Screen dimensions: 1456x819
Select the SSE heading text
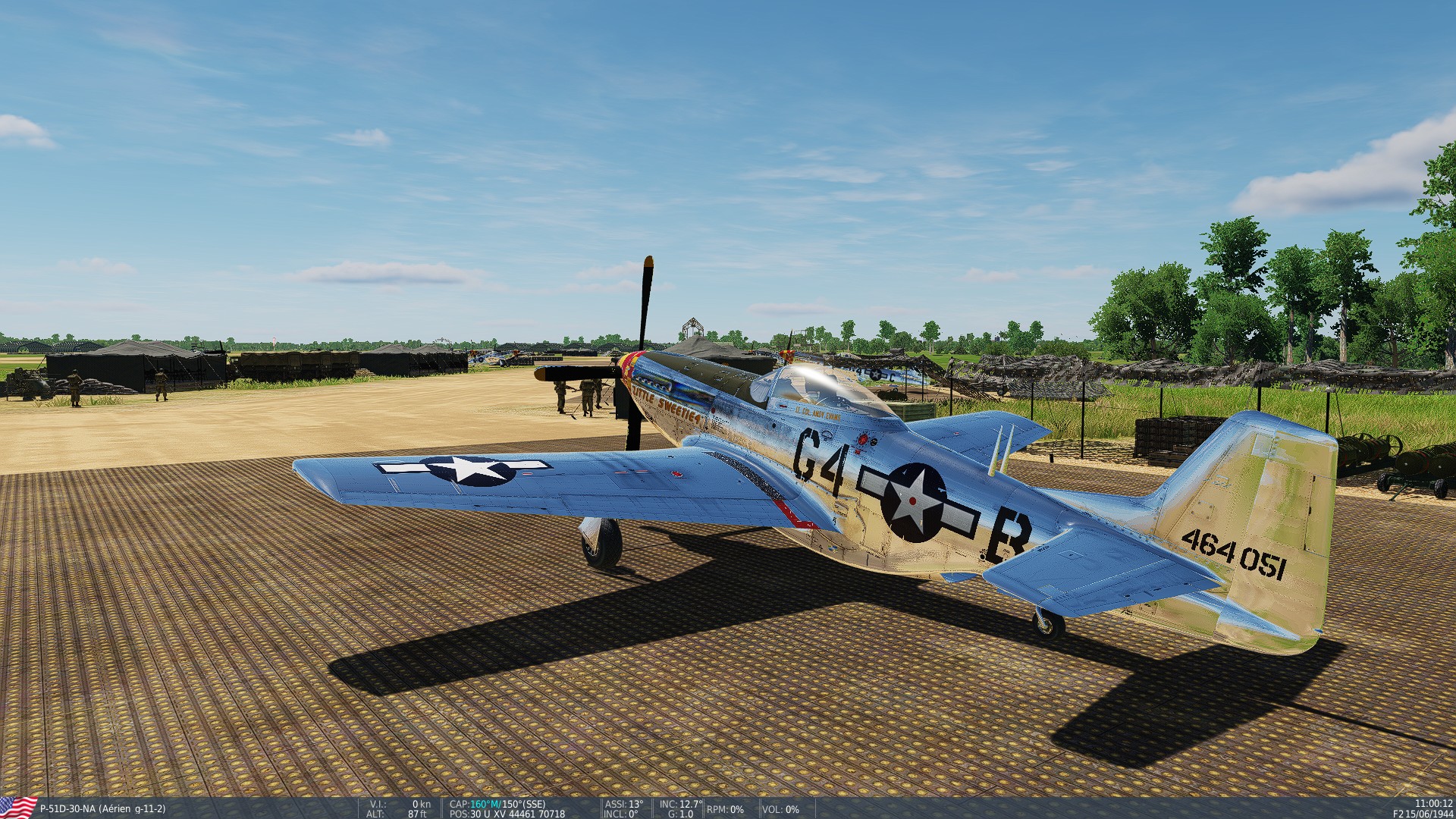tap(531, 802)
